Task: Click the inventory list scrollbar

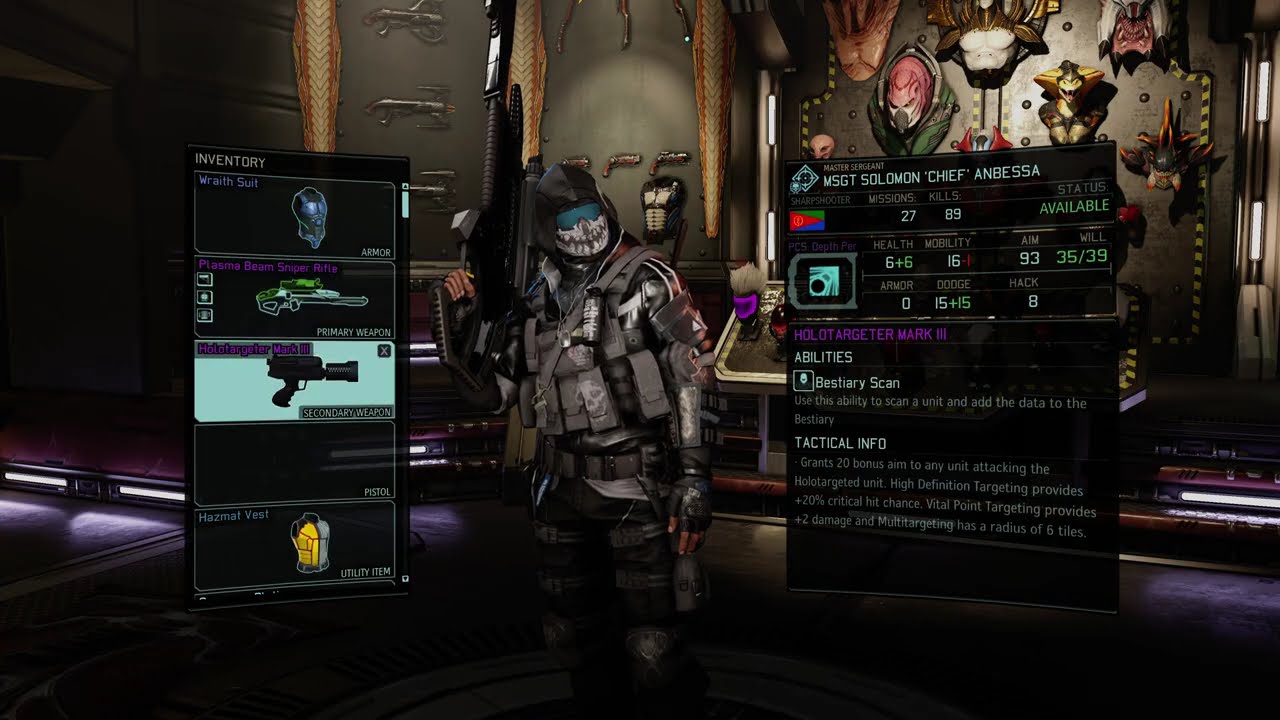Action: 405,205
